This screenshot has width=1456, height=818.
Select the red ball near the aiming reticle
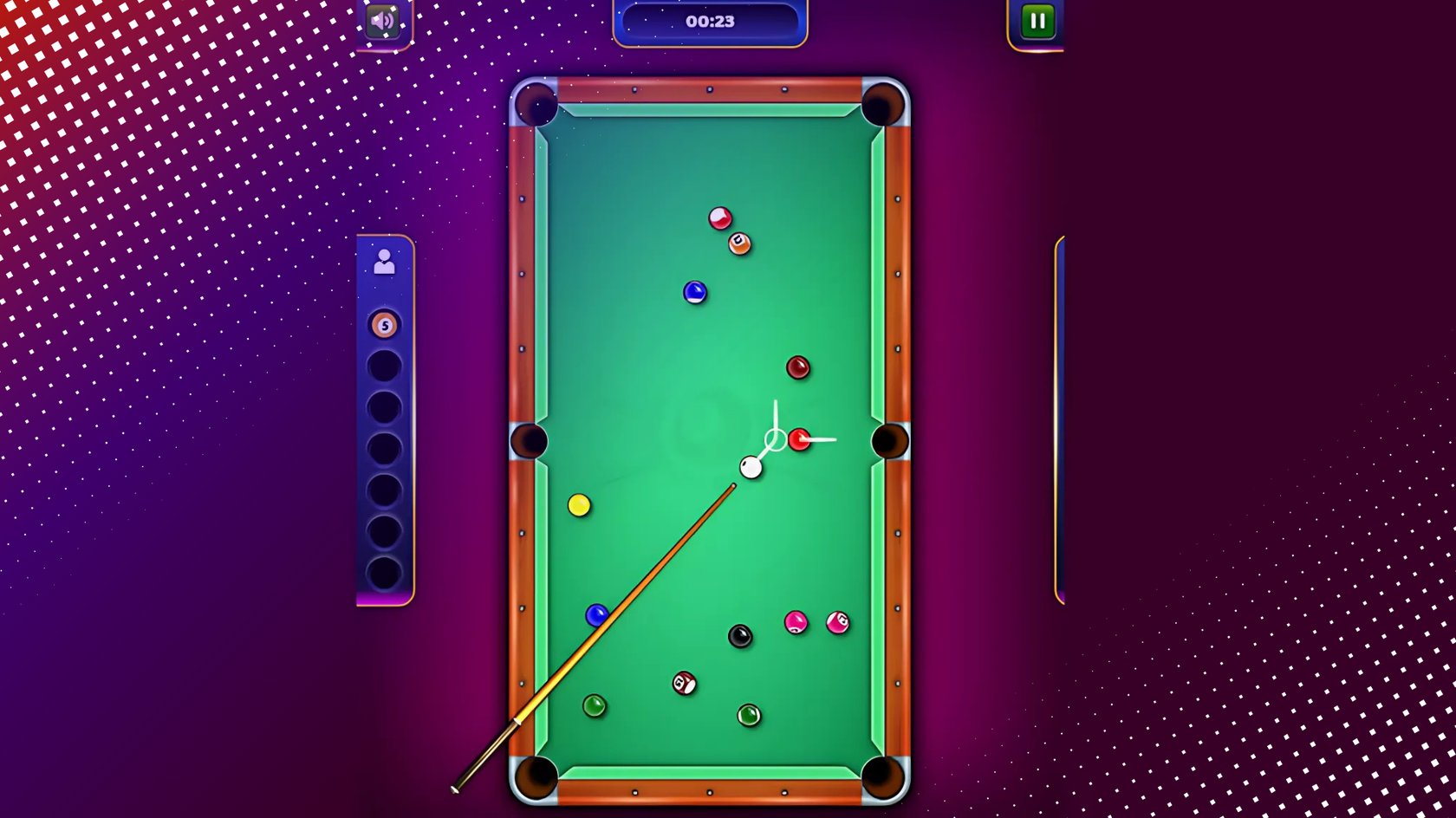[x=798, y=440]
